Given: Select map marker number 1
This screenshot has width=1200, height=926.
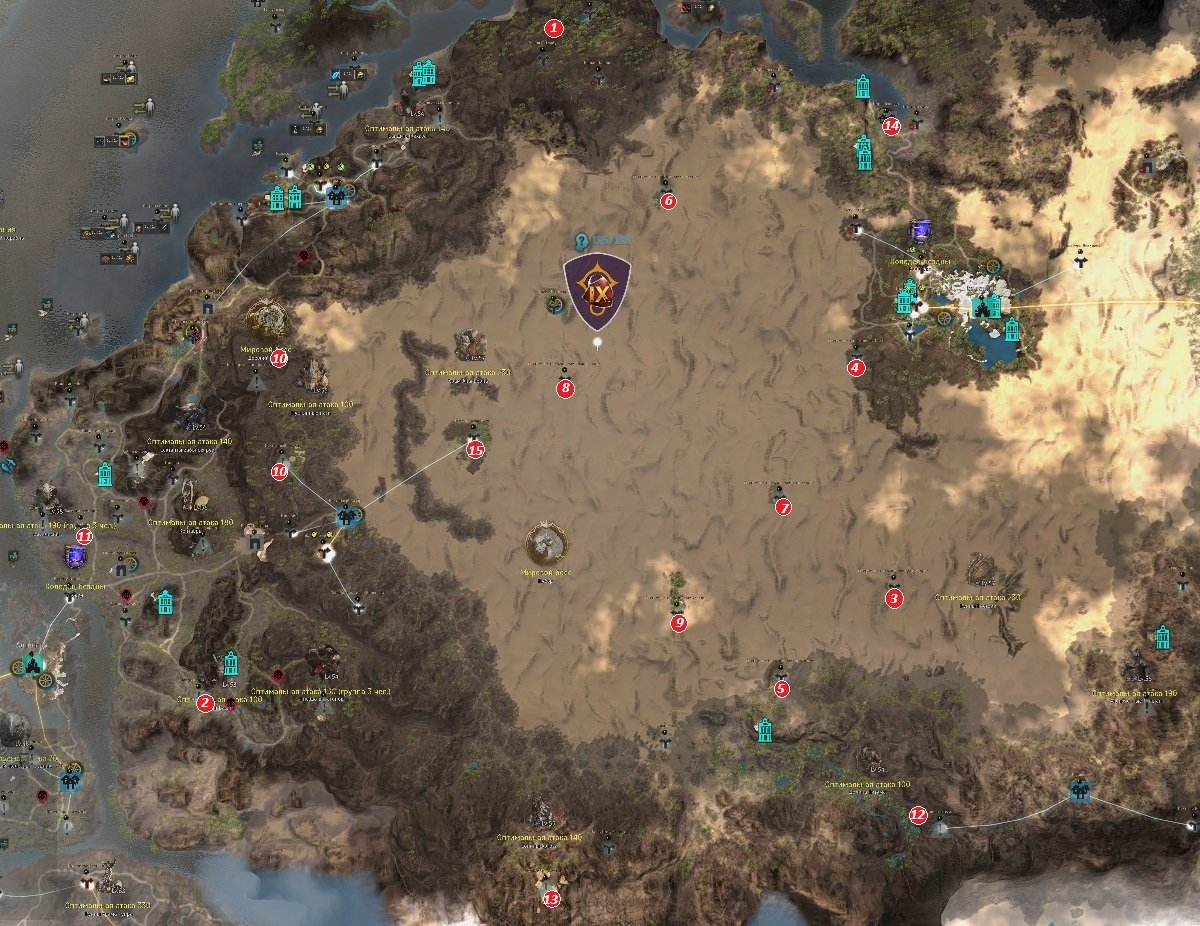Looking at the screenshot, I should (551, 28).
